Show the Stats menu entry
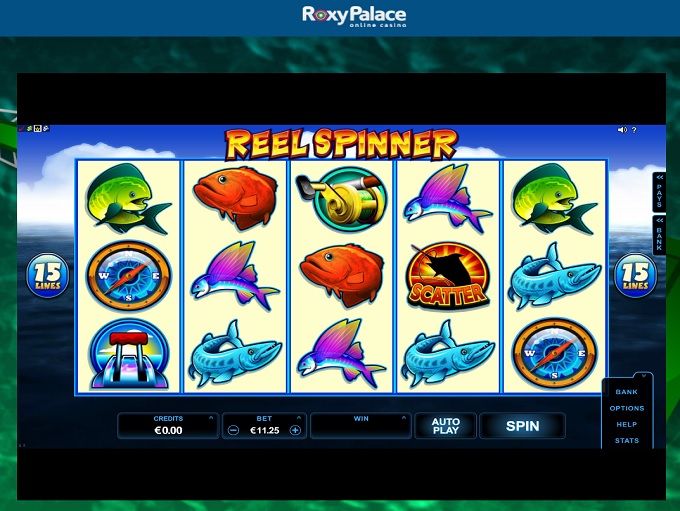The width and height of the screenshot is (680, 511). [x=627, y=440]
